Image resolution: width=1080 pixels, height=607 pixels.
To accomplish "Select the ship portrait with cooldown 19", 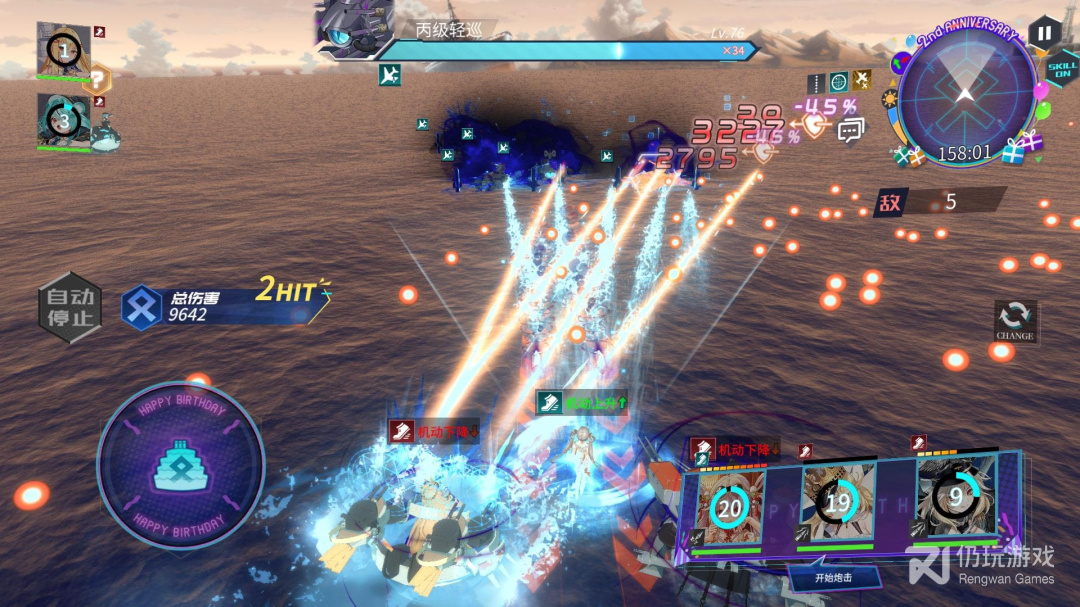I will click(838, 502).
